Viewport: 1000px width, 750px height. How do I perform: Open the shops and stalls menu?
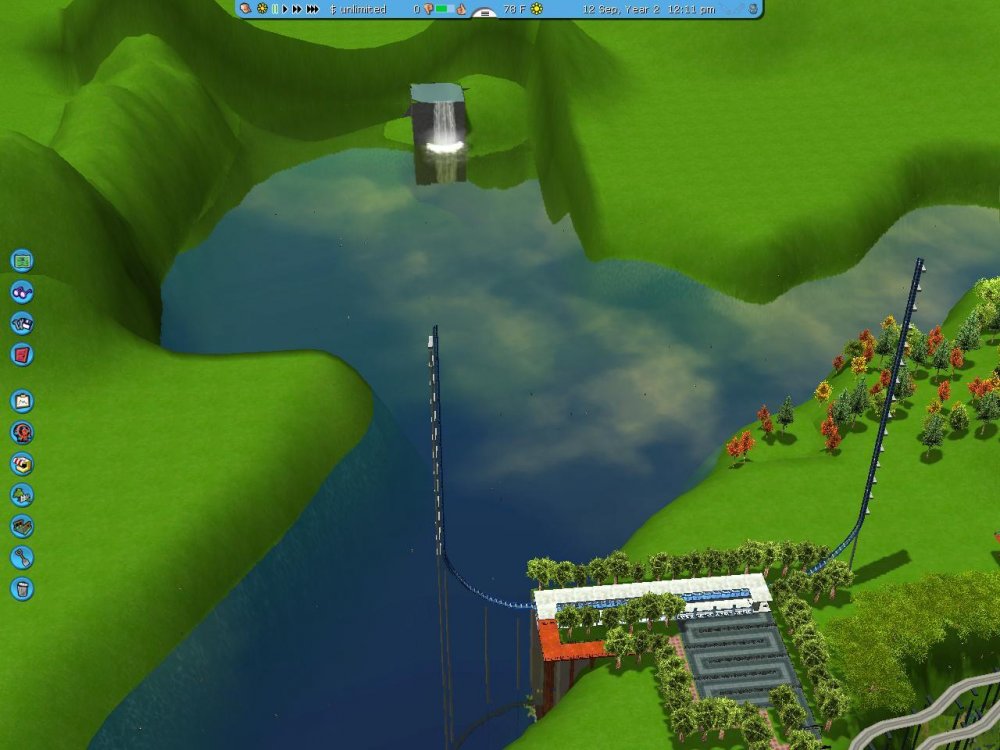coord(22,464)
